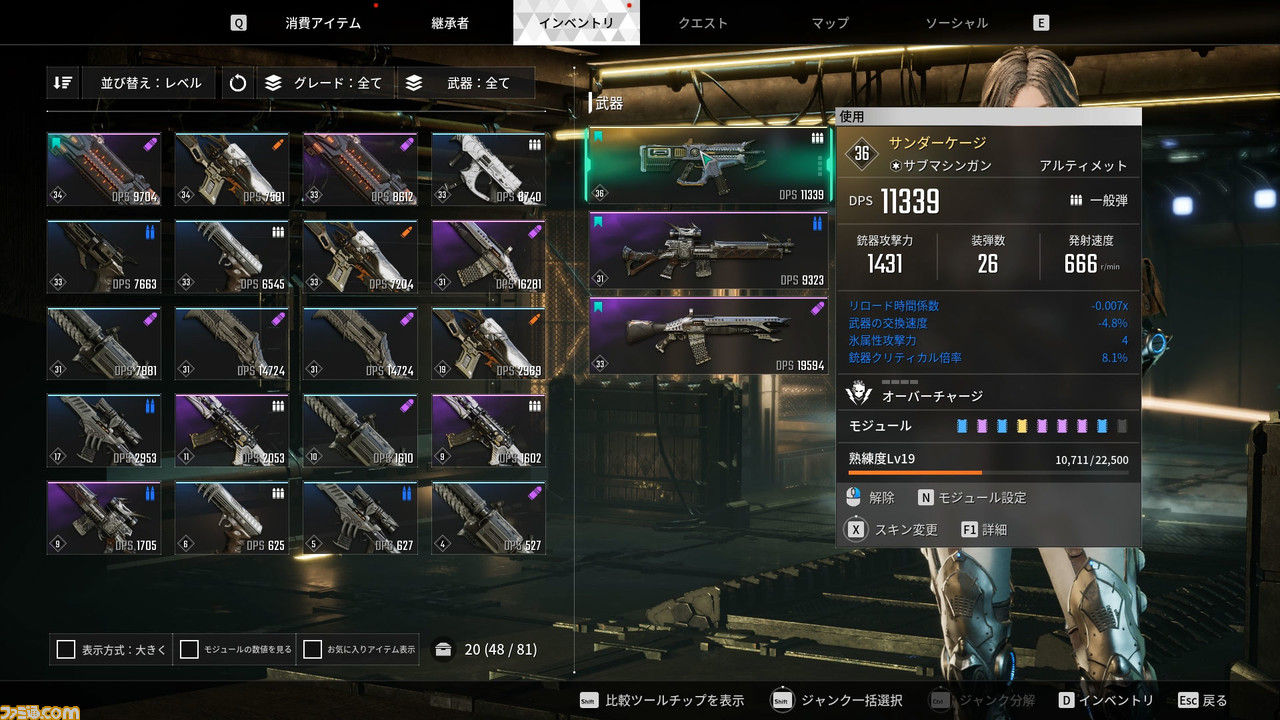Open the 武器：全て filter
The width and height of the screenshot is (1280, 720).
[464, 83]
